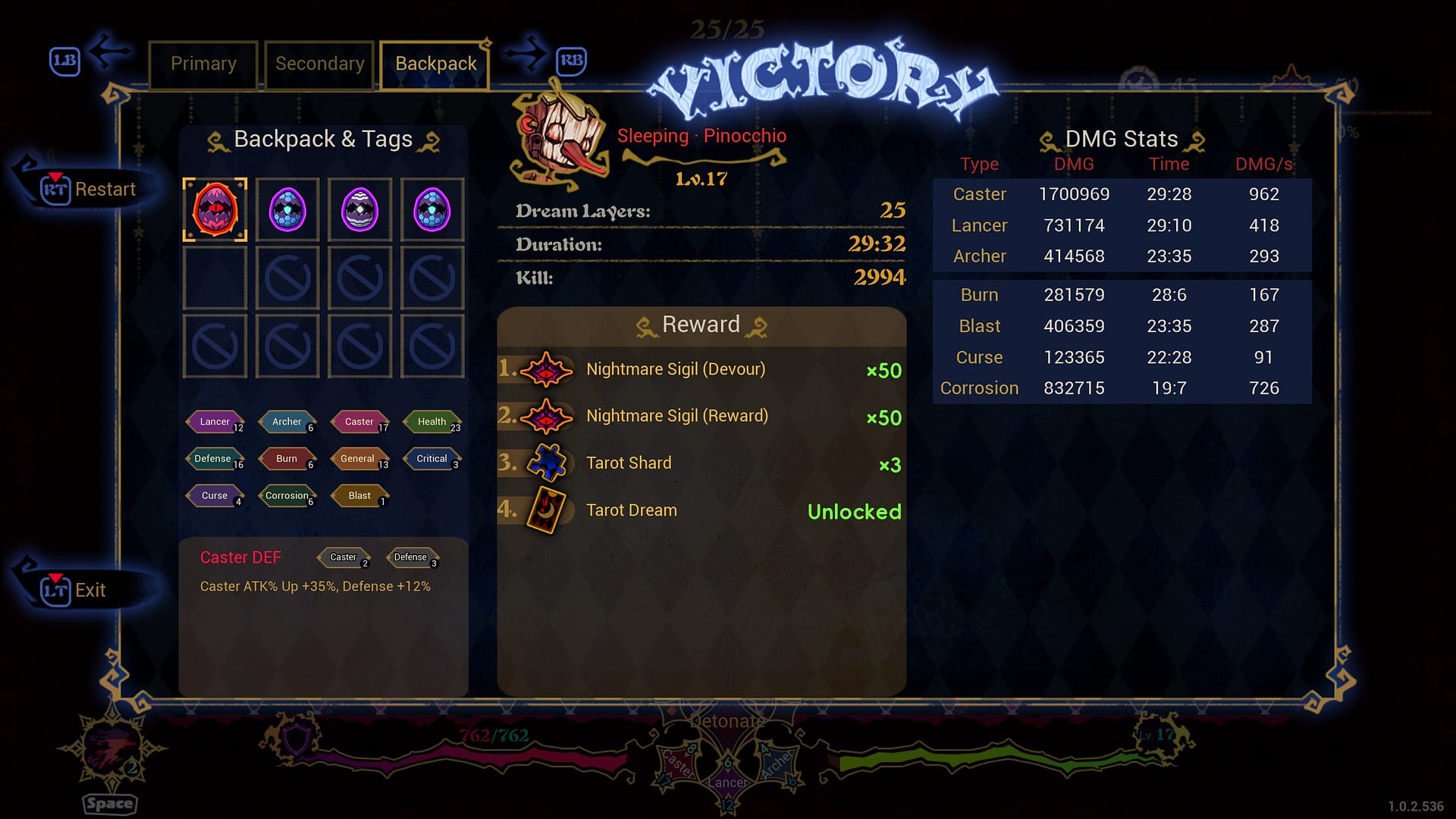Select the Defense tag numbered 16
The image size is (1456, 819).
click(214, 459)
